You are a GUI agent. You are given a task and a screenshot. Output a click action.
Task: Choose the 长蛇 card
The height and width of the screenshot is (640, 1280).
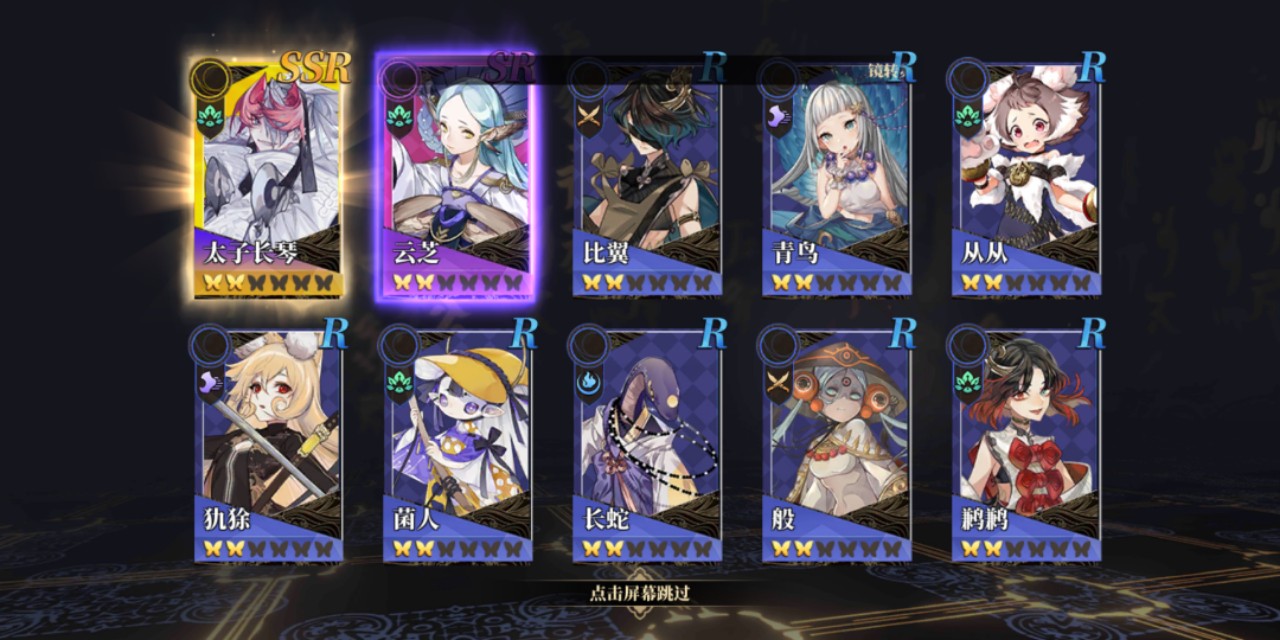click(646, 442)
